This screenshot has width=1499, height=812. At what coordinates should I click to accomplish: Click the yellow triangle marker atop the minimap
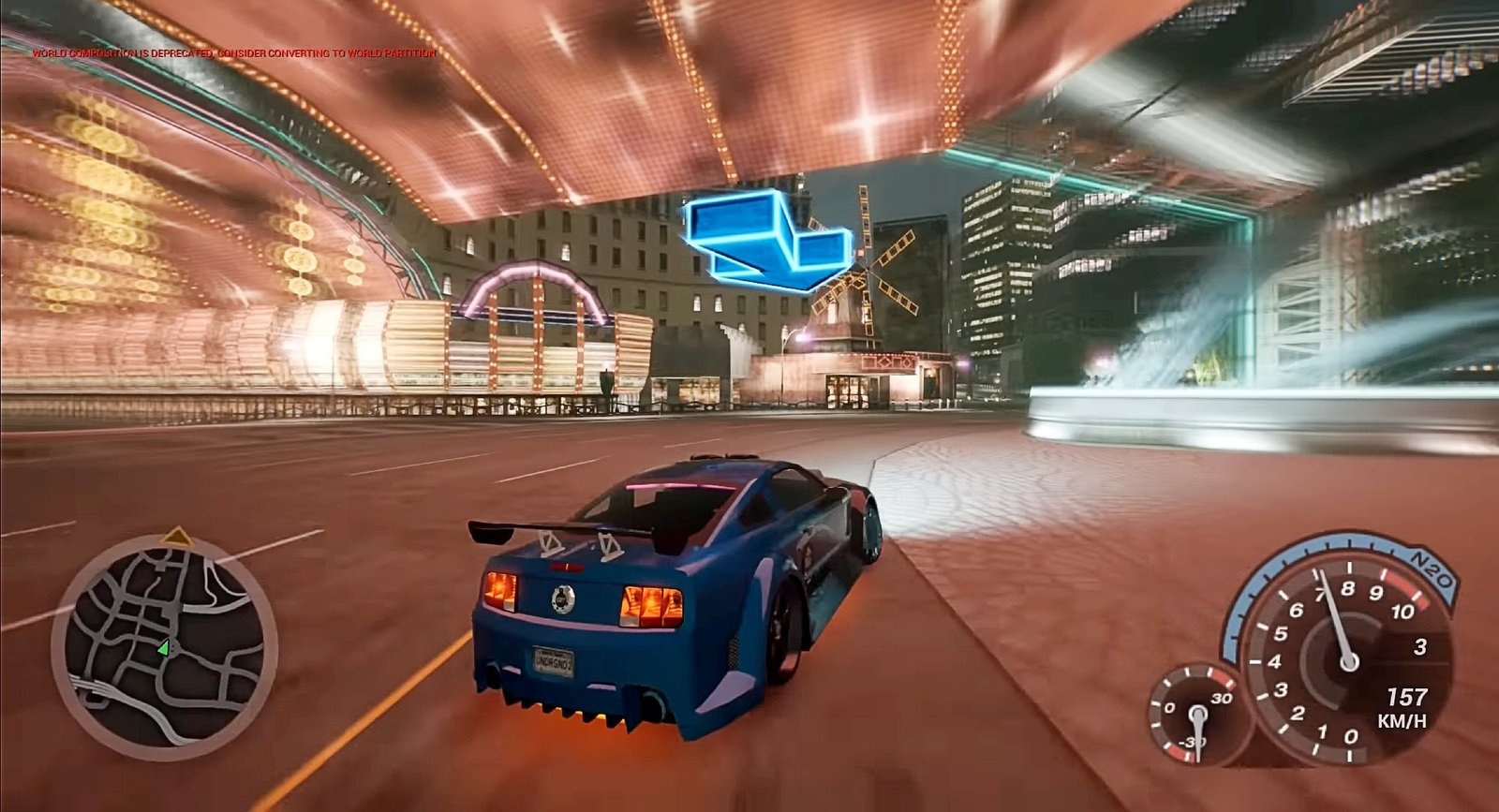click(x=177, y=537)
